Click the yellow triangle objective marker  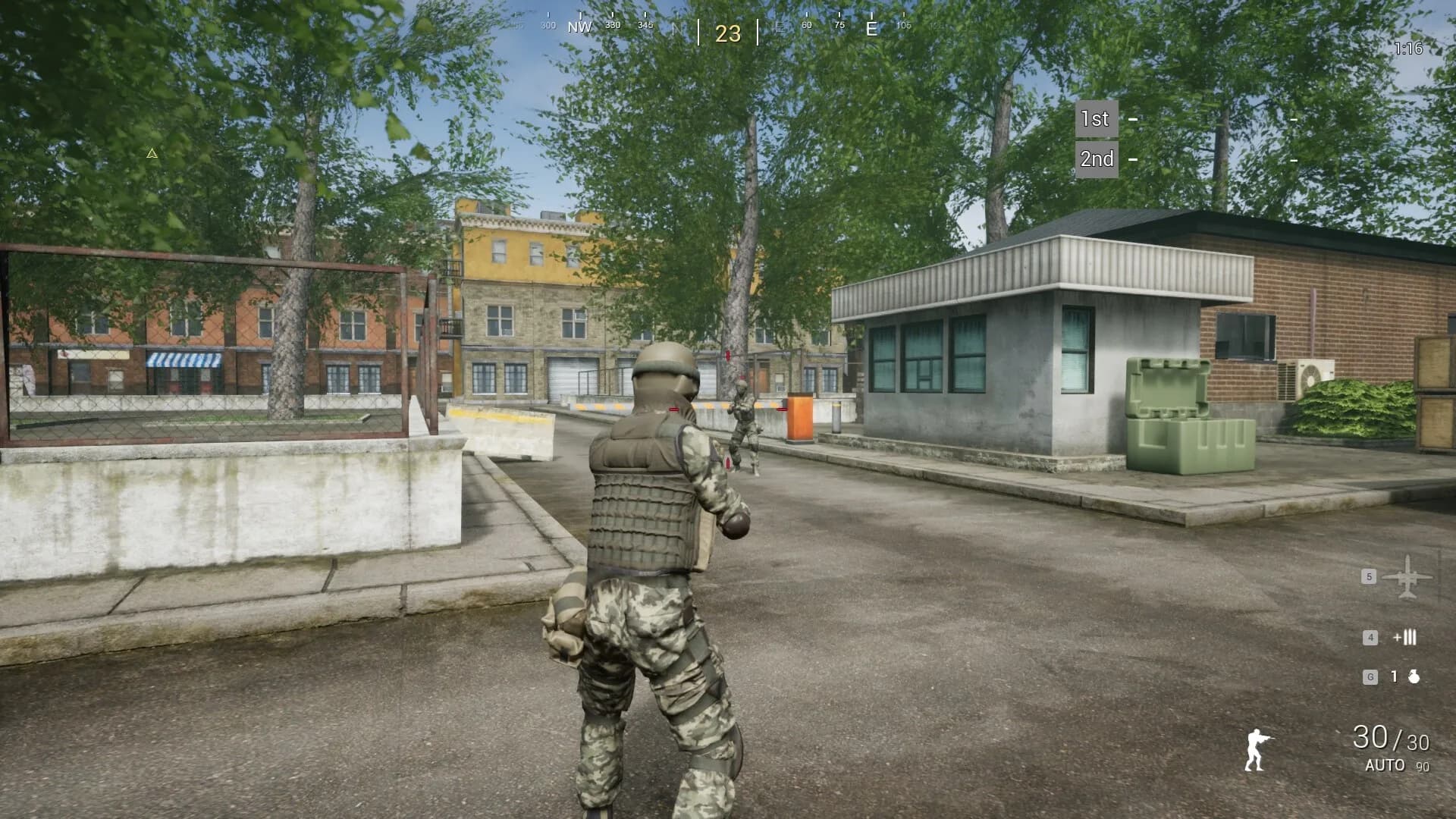[x=151, y=153]
